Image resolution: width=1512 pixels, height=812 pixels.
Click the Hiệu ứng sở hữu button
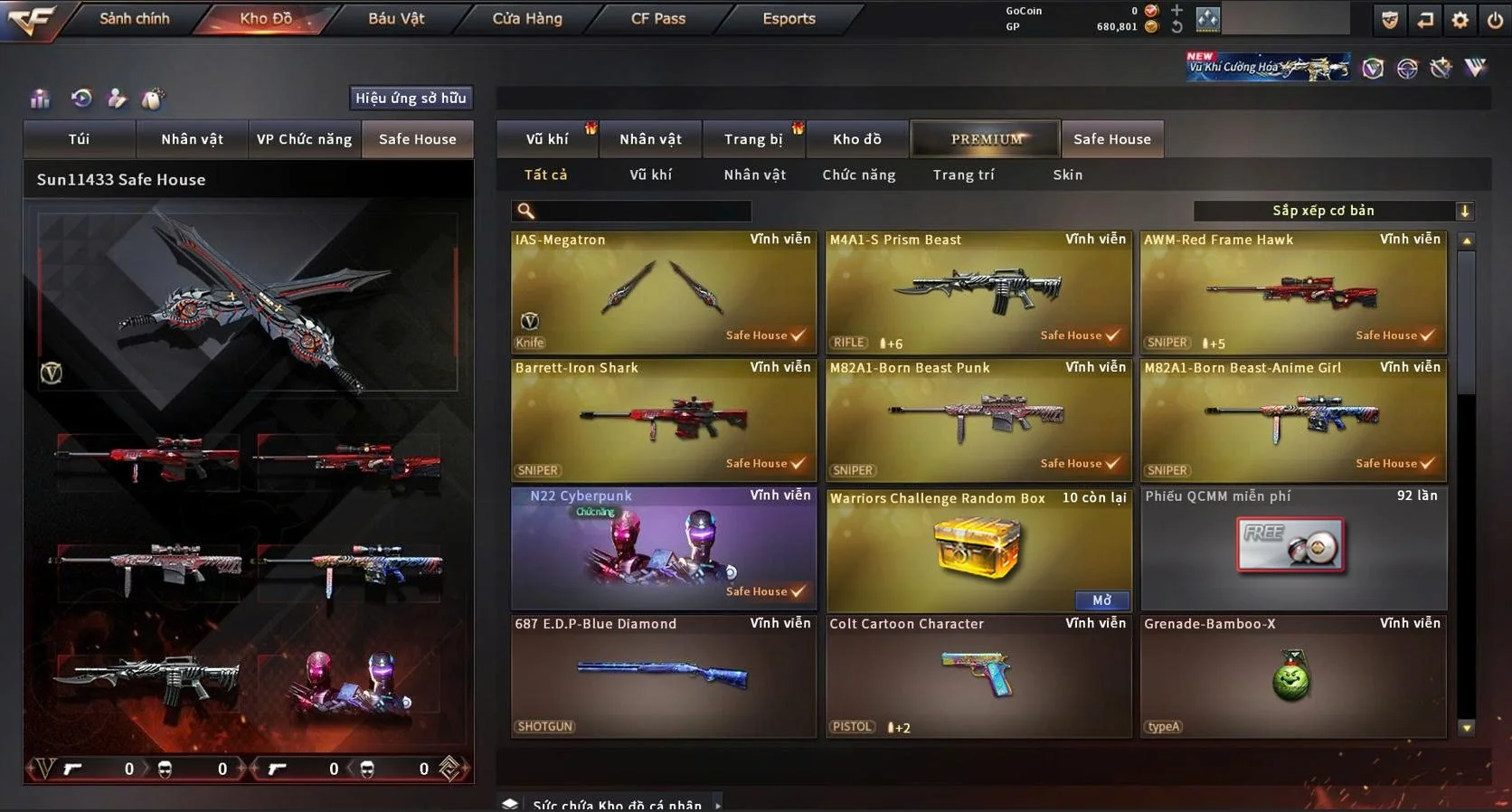(x=411, y=98)
